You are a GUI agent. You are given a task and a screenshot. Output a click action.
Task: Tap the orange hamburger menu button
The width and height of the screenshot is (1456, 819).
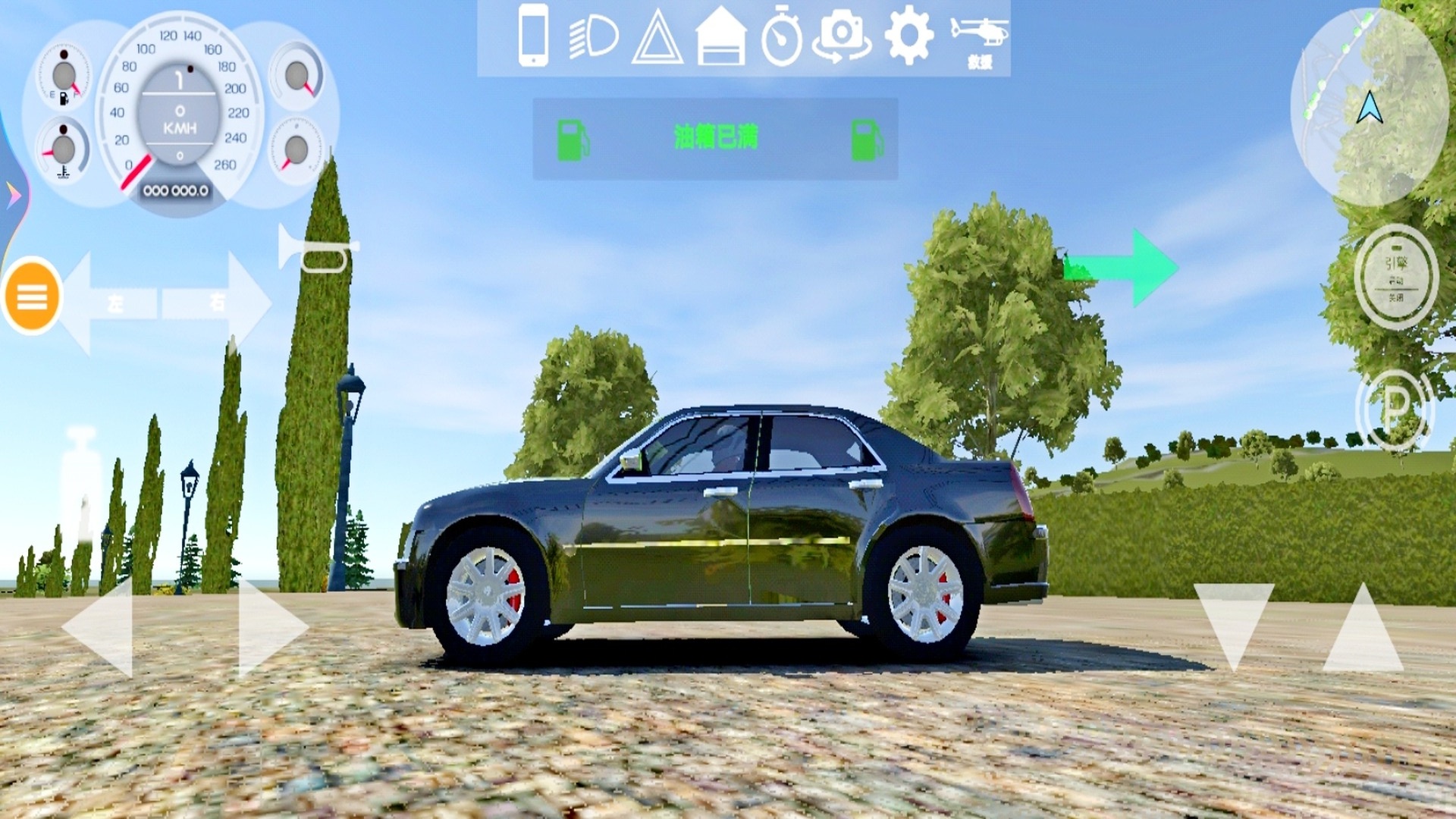32,297
